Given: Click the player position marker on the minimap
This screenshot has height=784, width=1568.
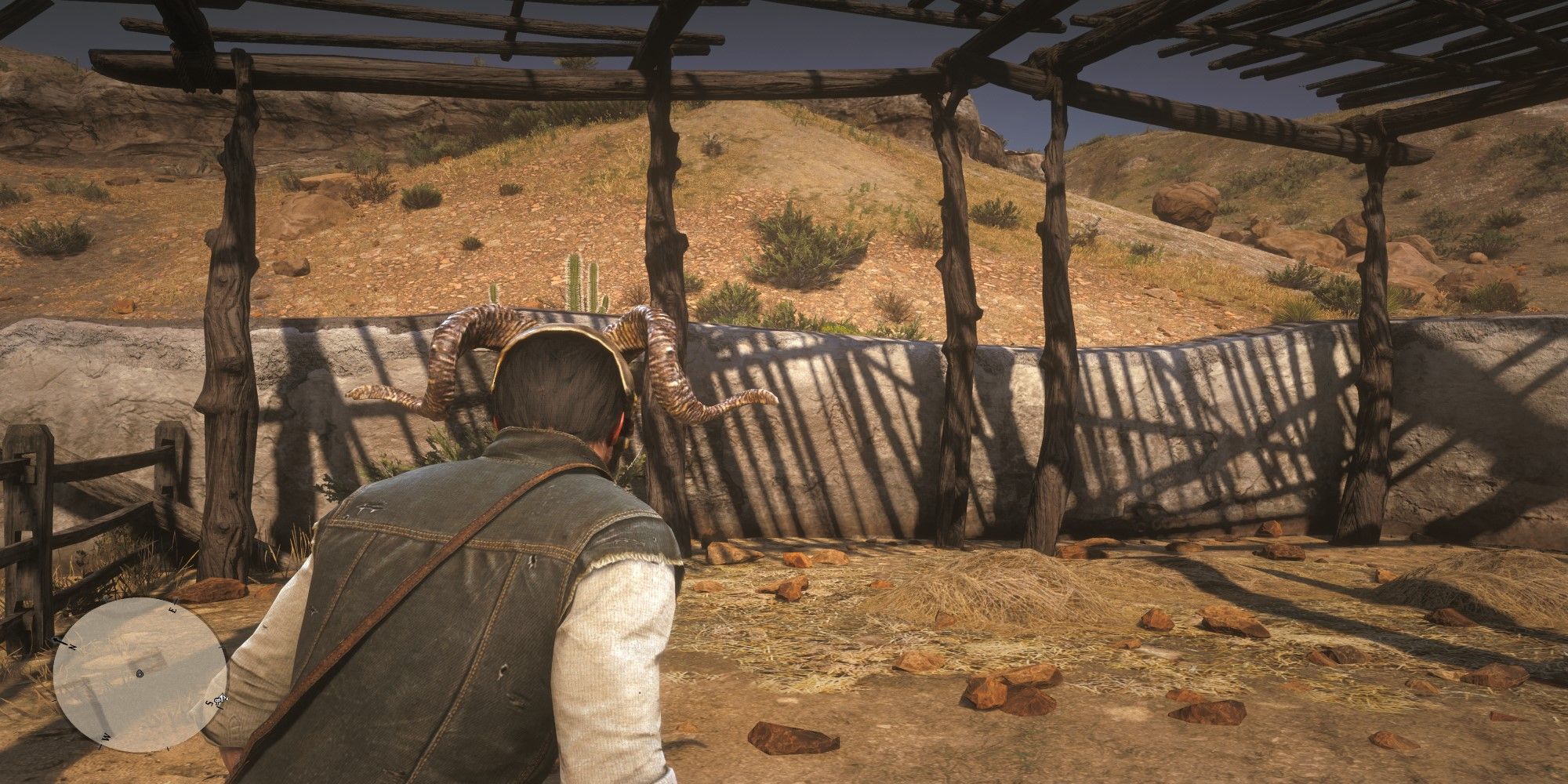Looking at the screenshot, I should point(140,673).
